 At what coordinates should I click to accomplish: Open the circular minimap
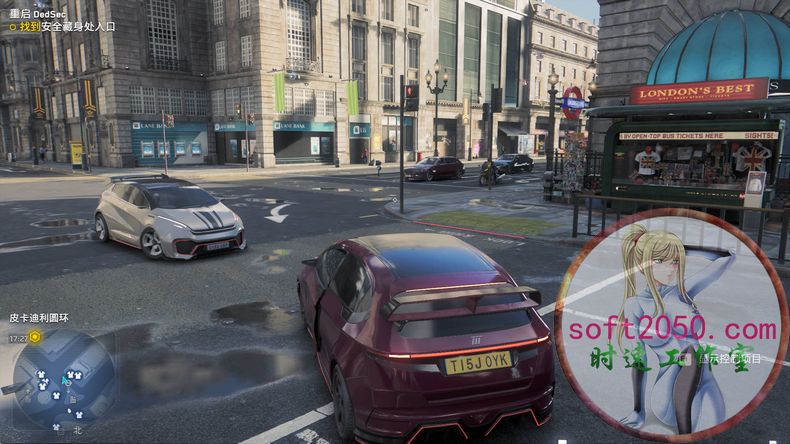pos(62,378)
